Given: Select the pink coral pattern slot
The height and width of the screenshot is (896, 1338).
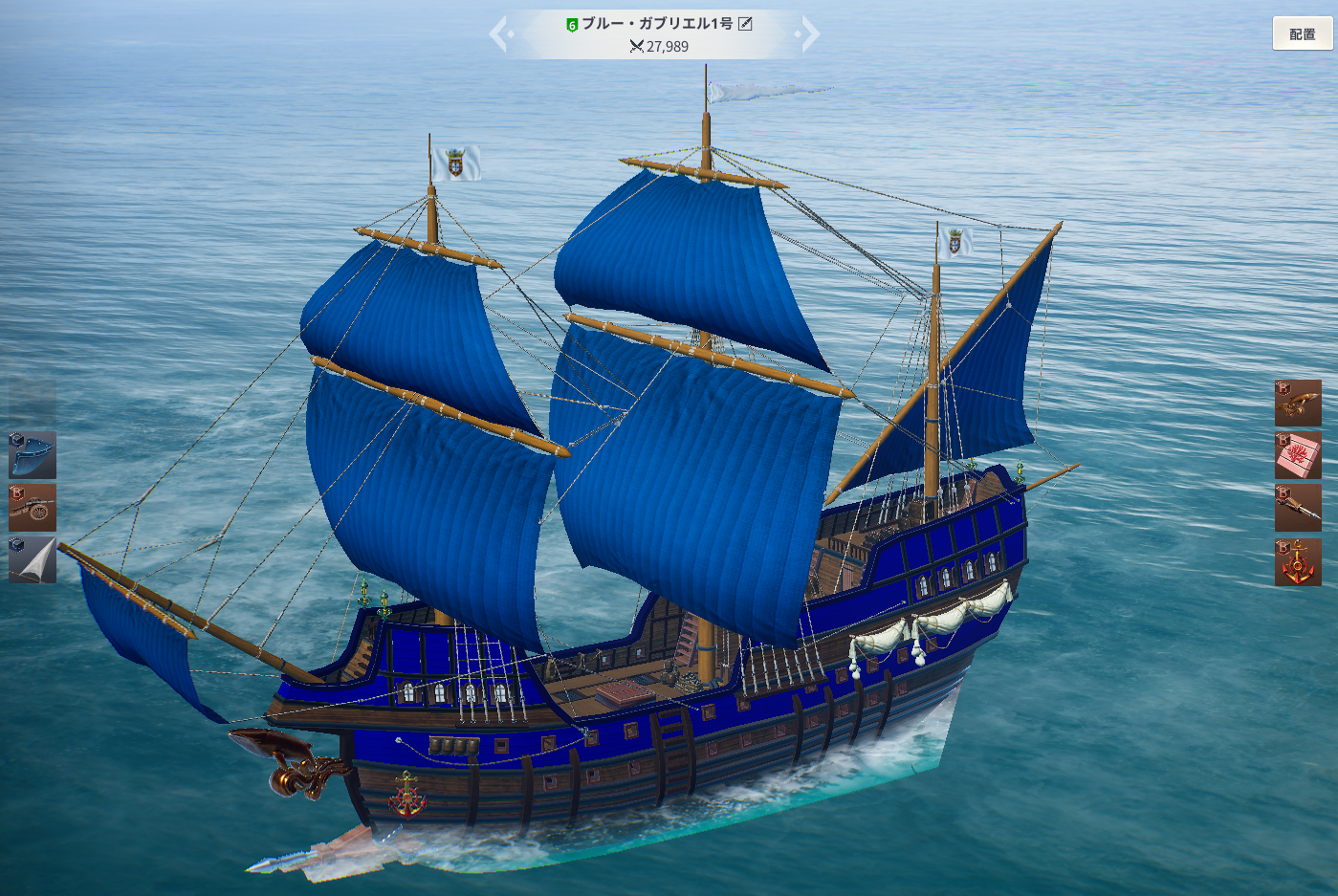Looking at the screenshot, I should click(x=1298, y=455).
